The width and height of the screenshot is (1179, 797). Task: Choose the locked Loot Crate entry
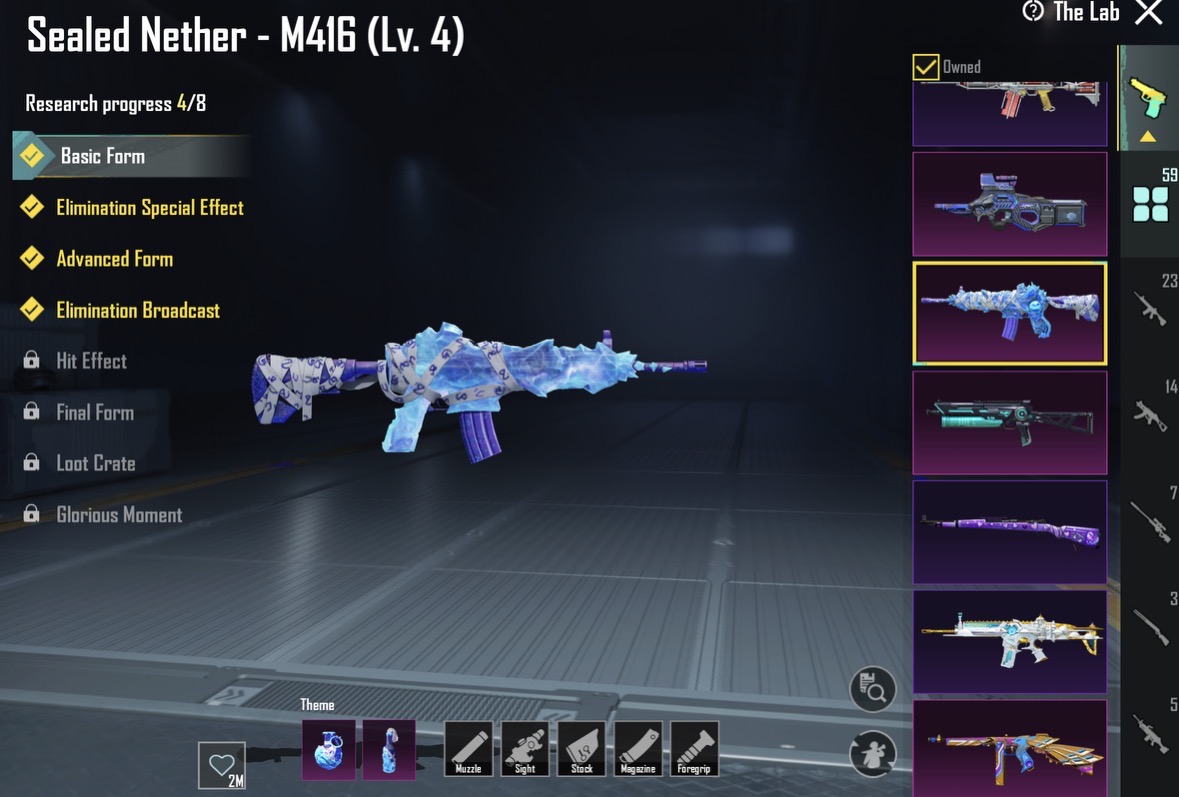tap(95, 463)
